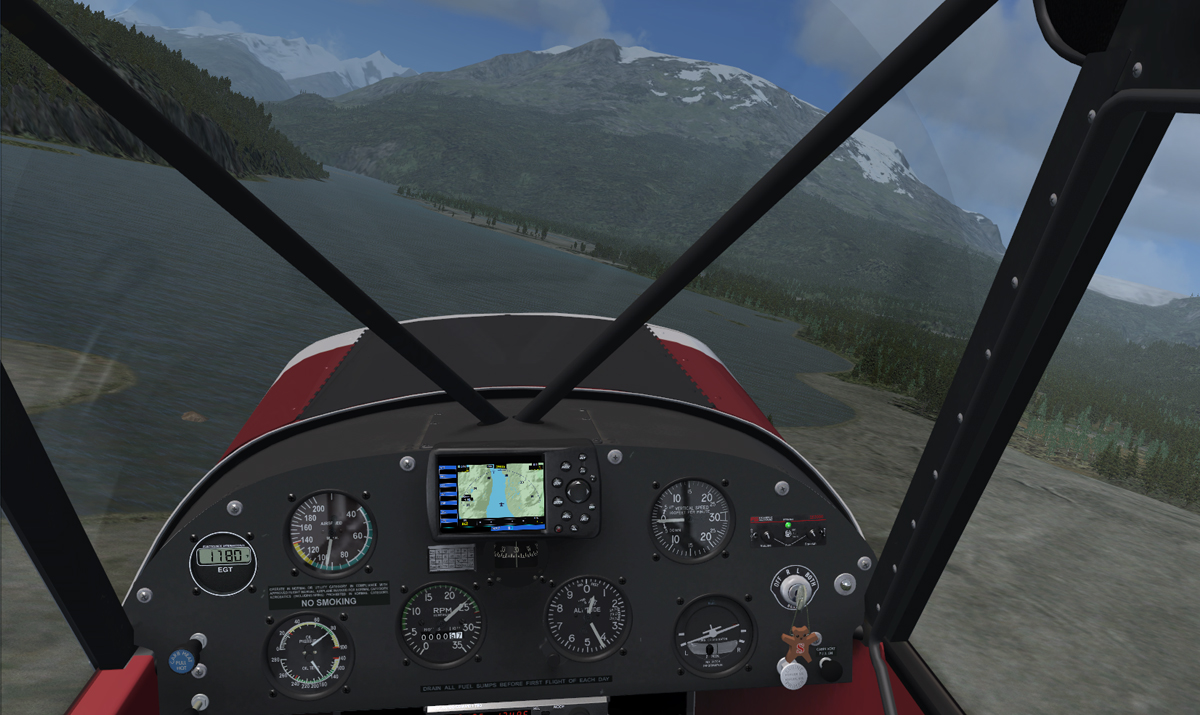
Task: Pull the blue Carb Heat knob
Action: tap(182, 660)
